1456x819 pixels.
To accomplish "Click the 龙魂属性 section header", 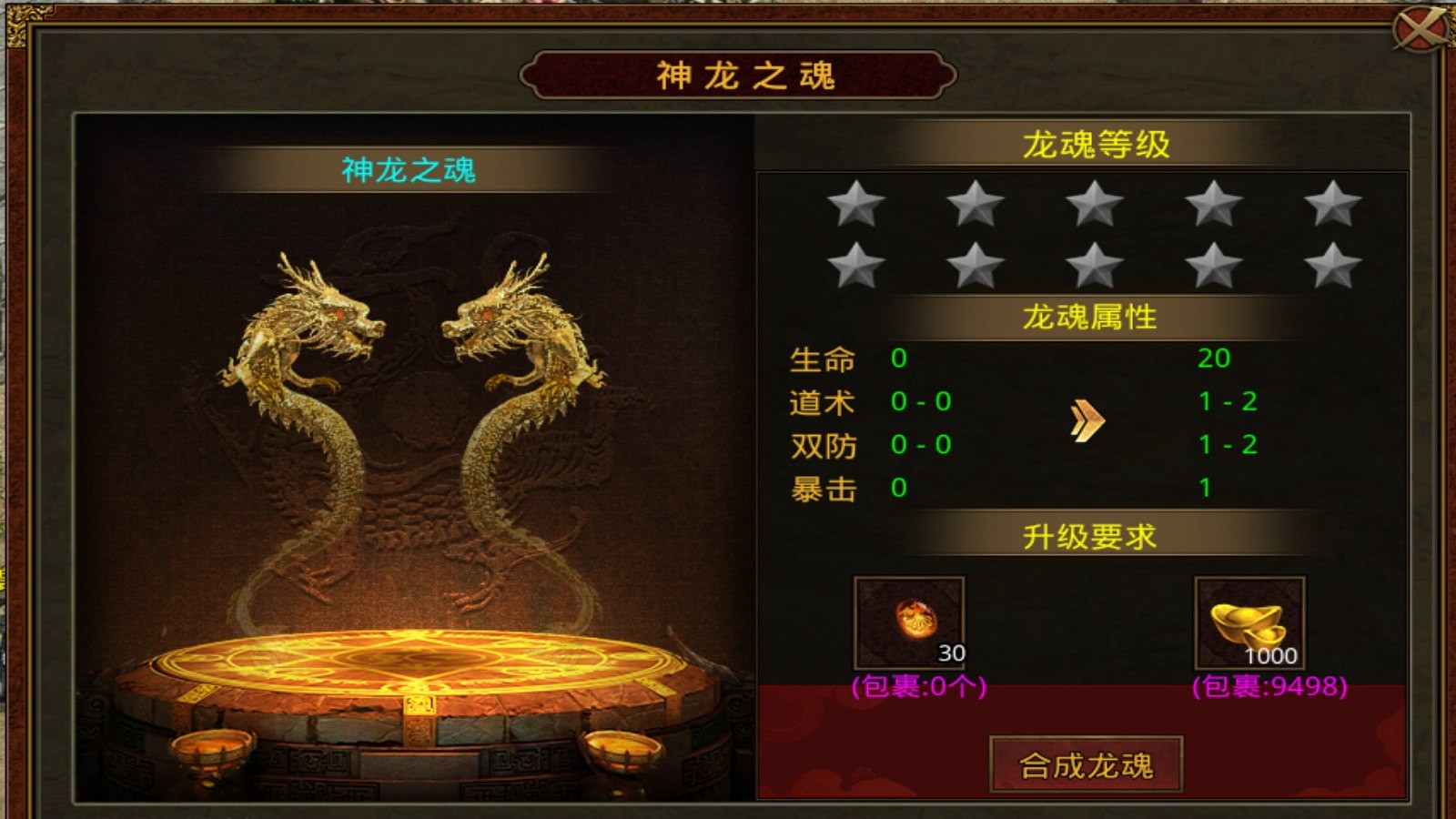I will pyautogui.click(x=1090, y=318).
